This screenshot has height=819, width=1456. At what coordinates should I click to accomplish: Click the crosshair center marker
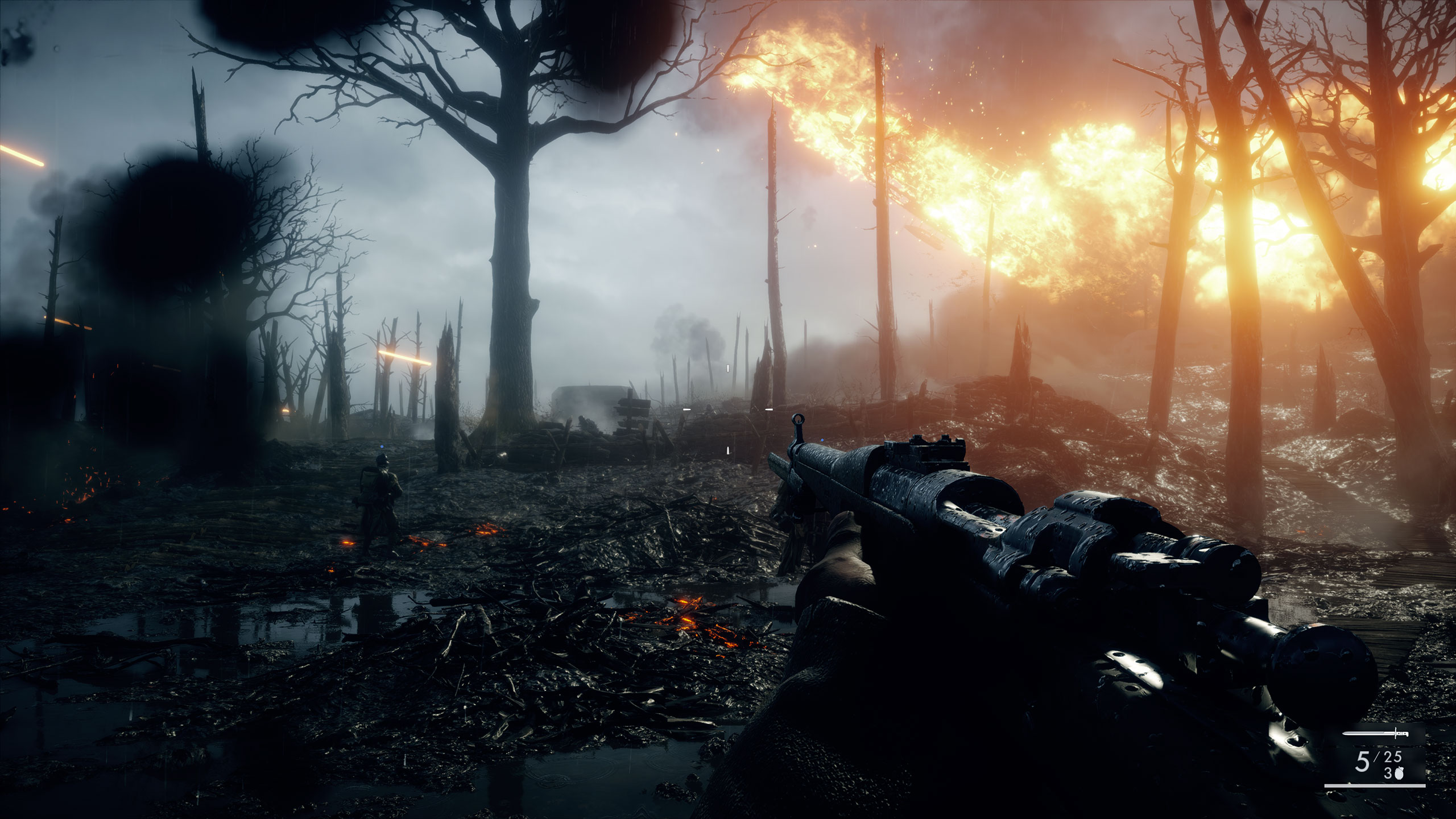click(x=728, y=409)
